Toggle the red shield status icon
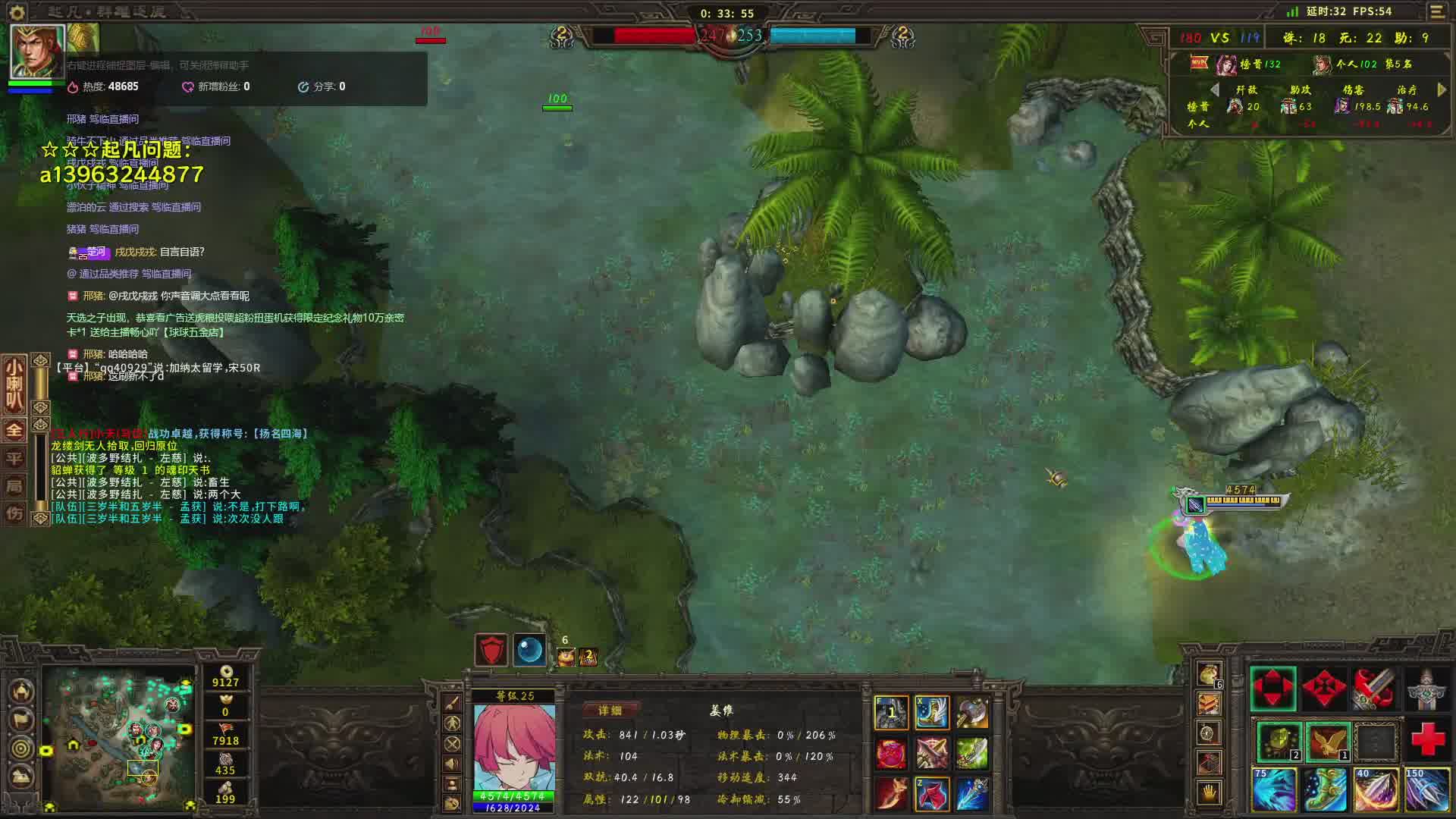The width and height of the screenshot is (1456, 819). tap(491, 651)
